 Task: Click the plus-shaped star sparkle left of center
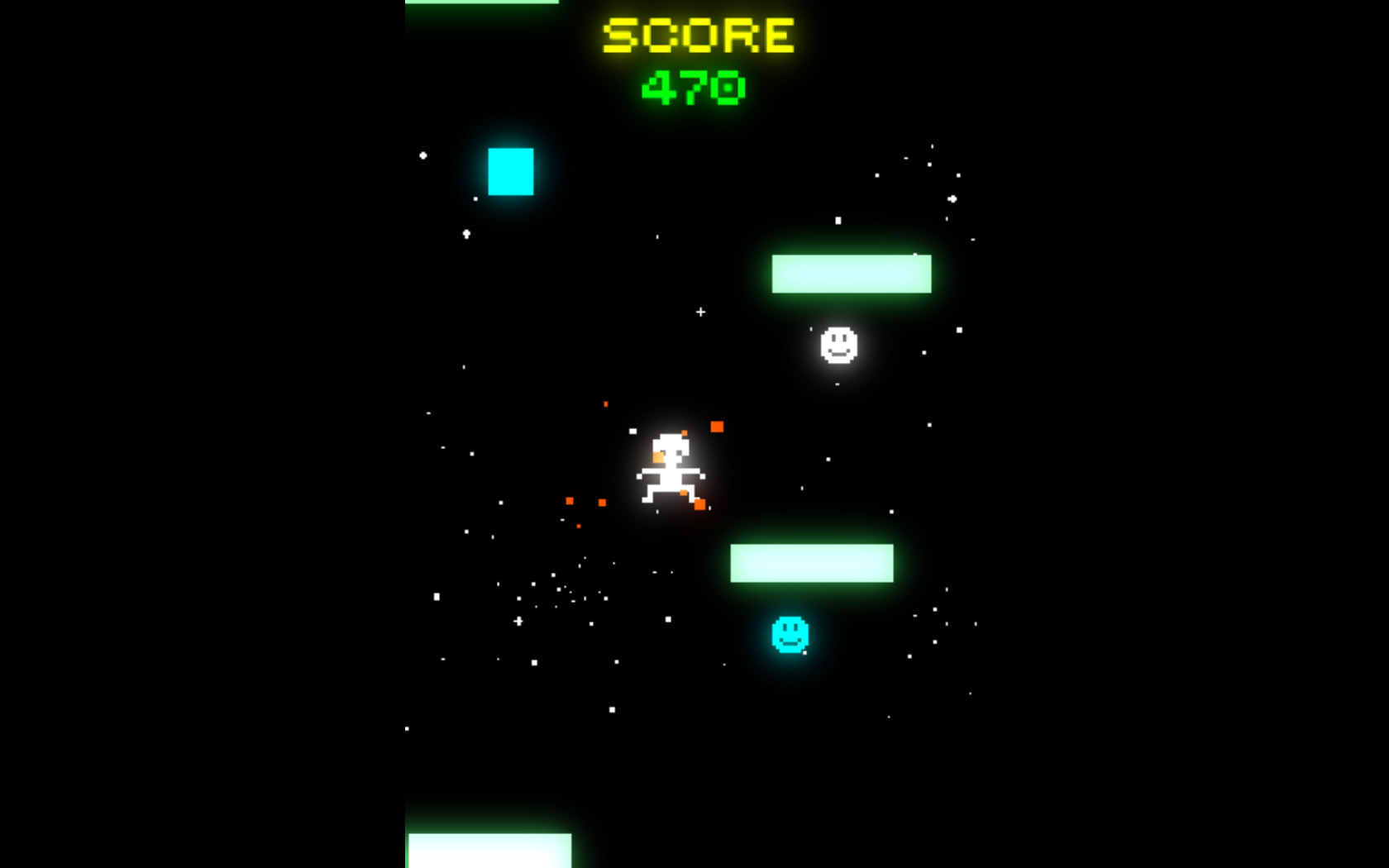[518, 620]
